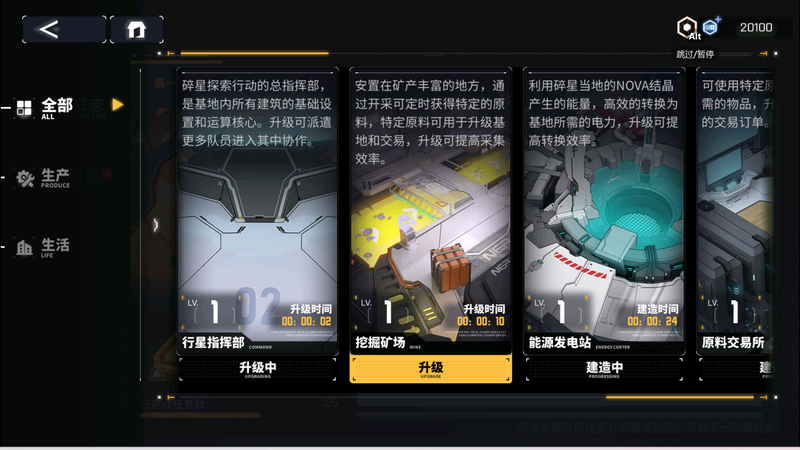
Task: Tap the 升级中 upgrading status button
Action: click(258, 368)
